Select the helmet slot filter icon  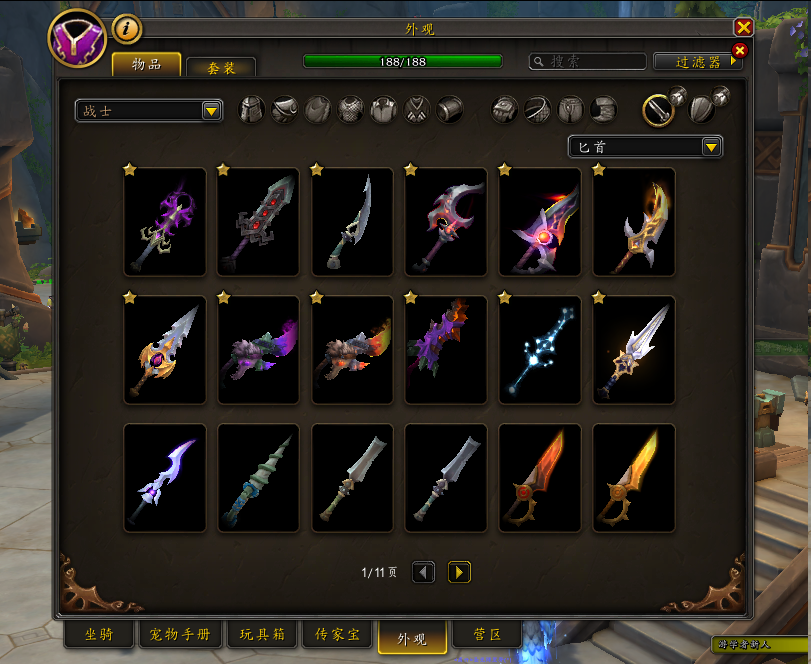point(252,109)
